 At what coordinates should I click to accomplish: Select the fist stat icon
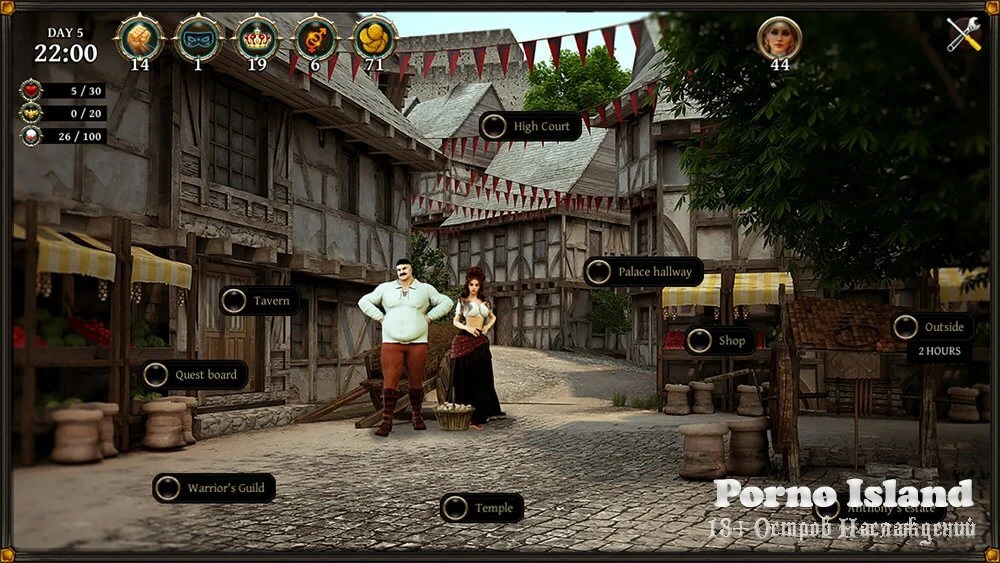(139, 38)
